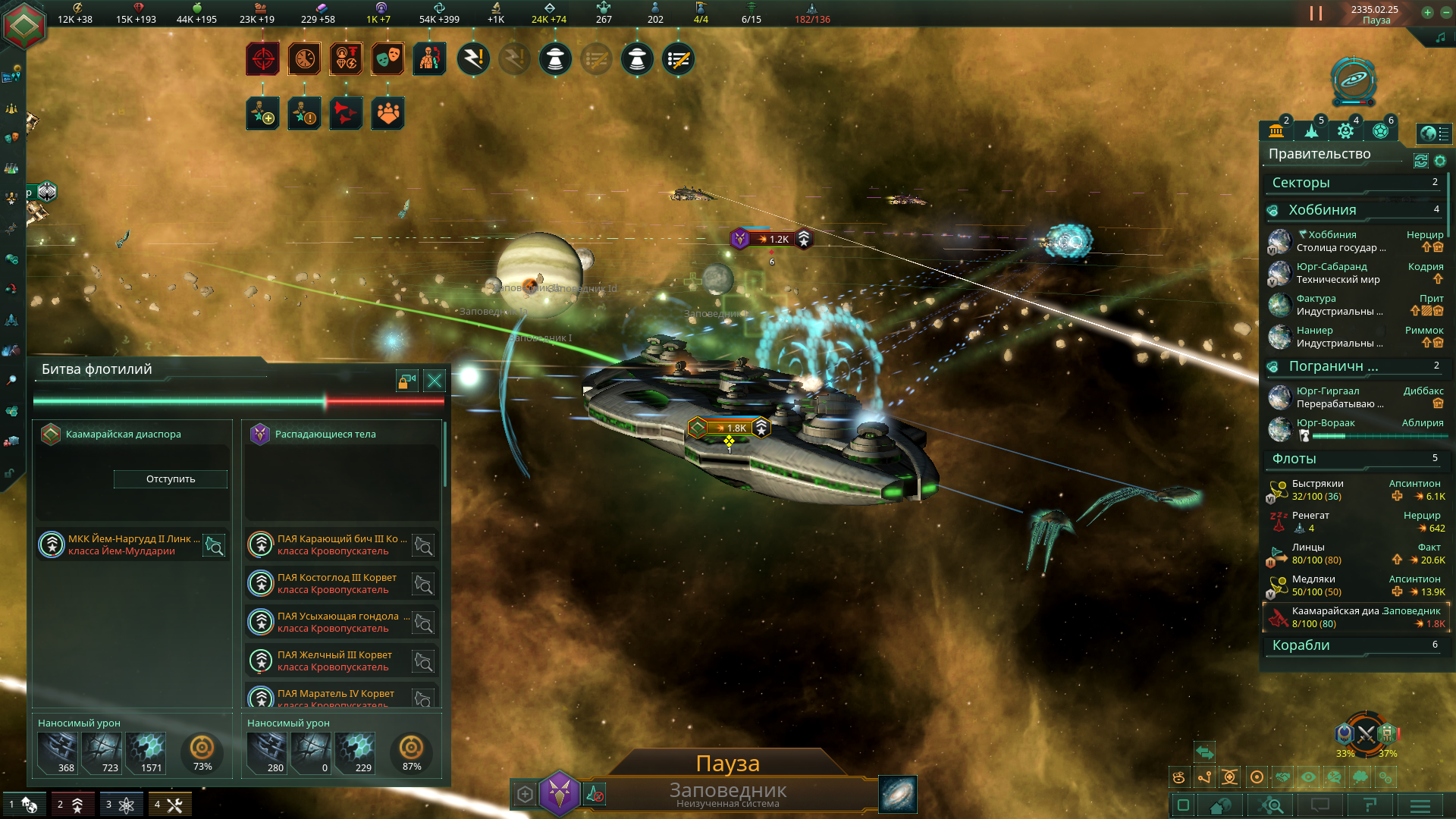Screen dimensions: 1456x819
Task: Open the main menu hamburger button
Action: click(x=1420, y=805)
